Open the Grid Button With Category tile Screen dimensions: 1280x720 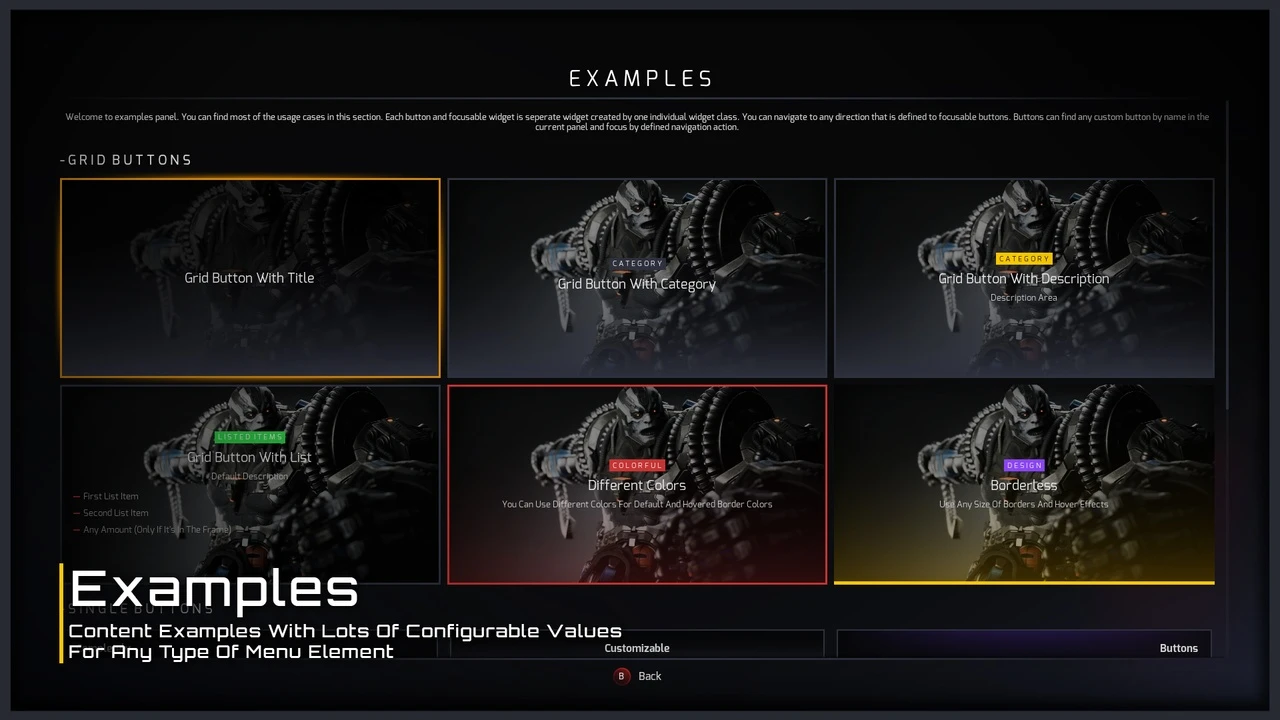(x=637, y=278)
